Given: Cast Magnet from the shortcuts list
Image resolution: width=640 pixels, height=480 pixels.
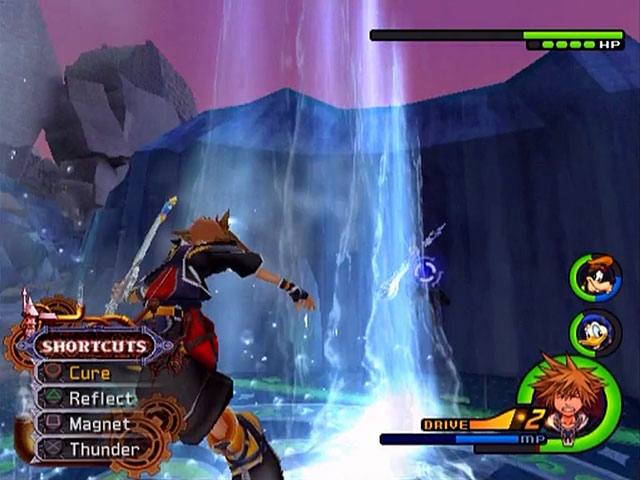Looking at the screenshot, I should coord(99,424).
